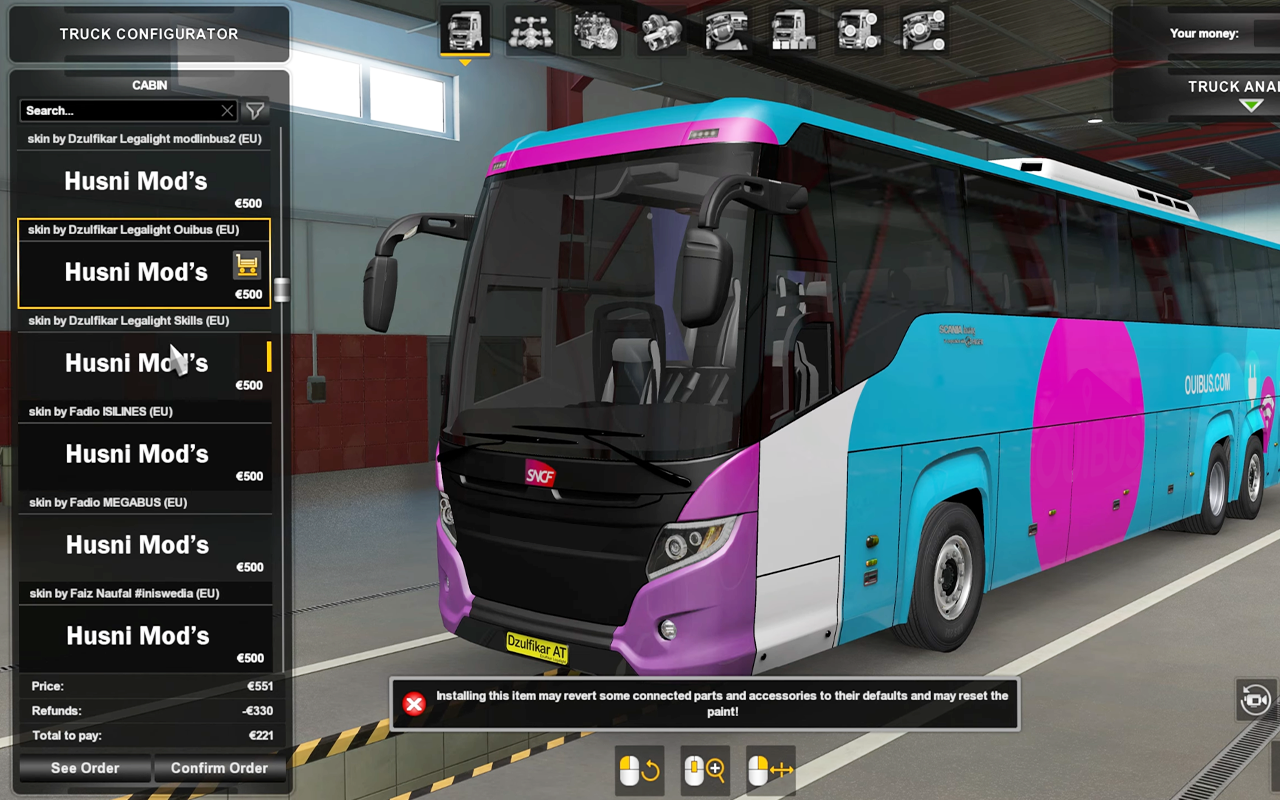Confirm the order
1280x800 pixels.
click(x=220, y=768)
